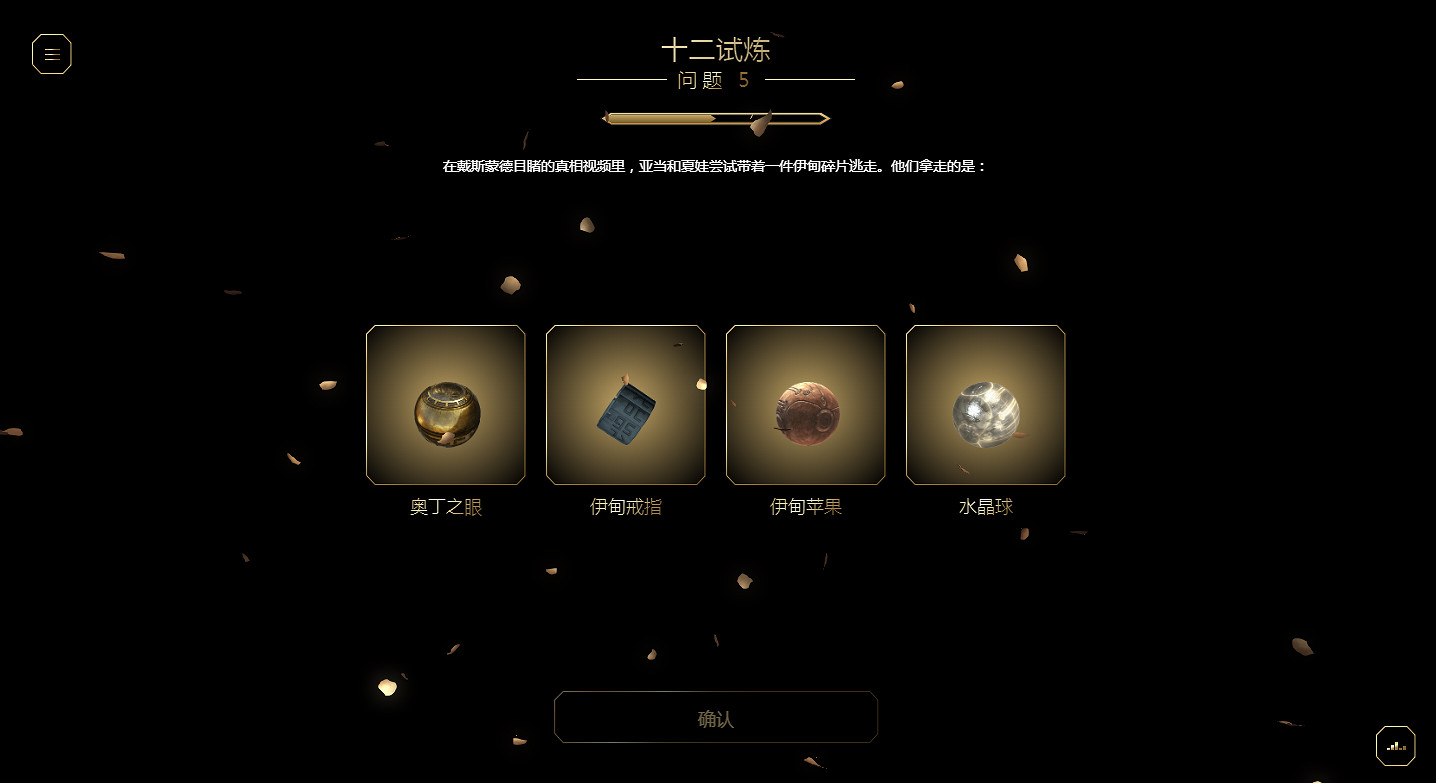Open the hamburger navigation menu
Screen dimensions: 1436x783
(x=51, y=54)
